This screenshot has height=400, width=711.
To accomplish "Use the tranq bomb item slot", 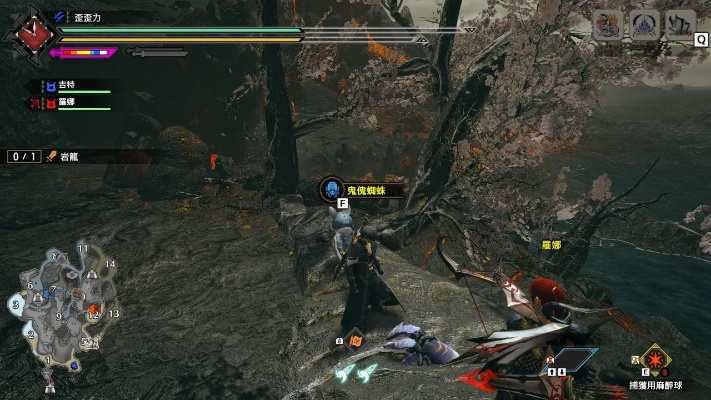I will pos(656,358).
